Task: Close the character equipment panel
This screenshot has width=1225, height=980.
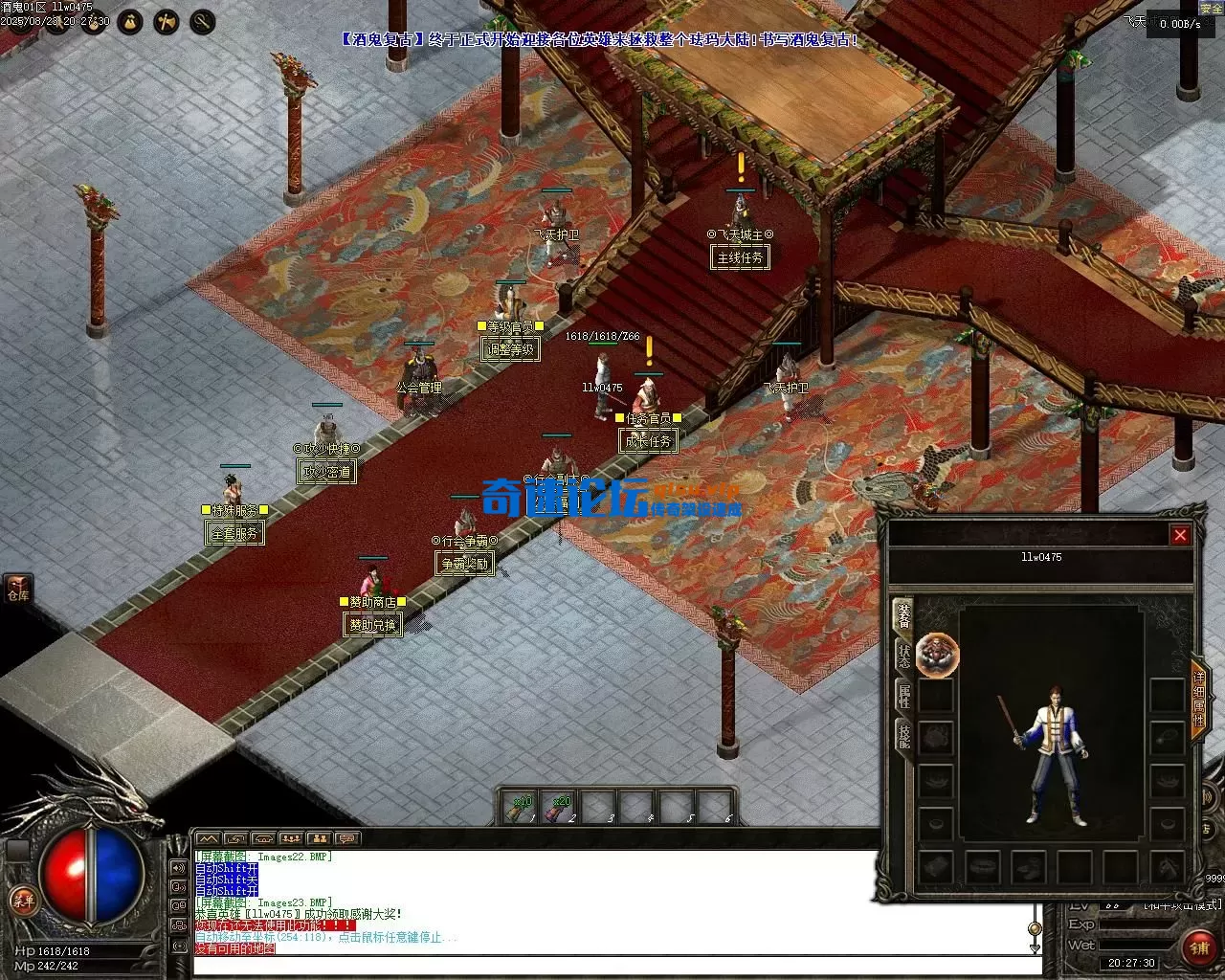Action: 1180,535
